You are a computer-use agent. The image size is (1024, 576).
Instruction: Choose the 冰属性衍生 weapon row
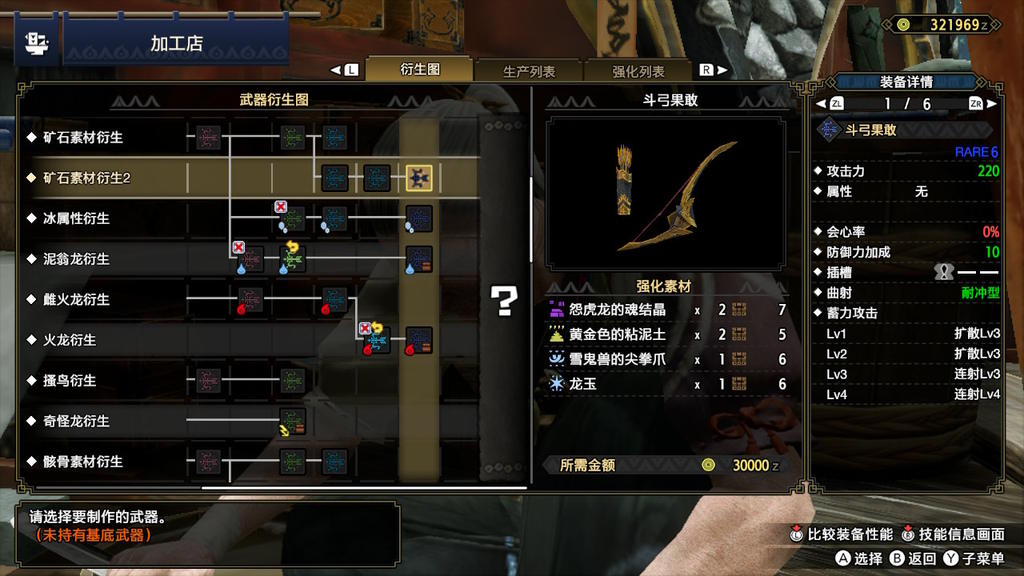pyautogui.click(x=76, y=218)
